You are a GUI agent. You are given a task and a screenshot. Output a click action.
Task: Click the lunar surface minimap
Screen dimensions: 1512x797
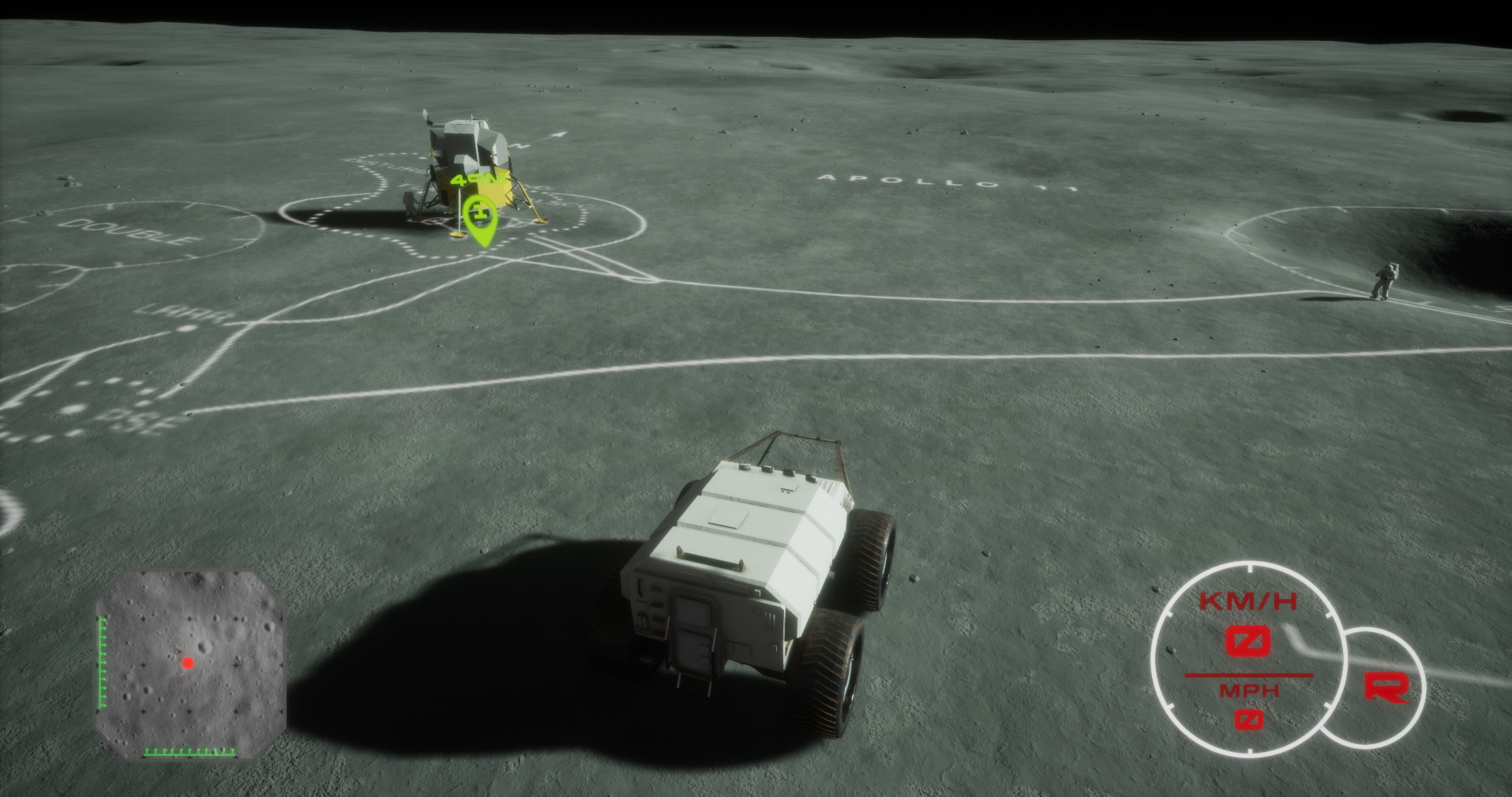point(190,664)
